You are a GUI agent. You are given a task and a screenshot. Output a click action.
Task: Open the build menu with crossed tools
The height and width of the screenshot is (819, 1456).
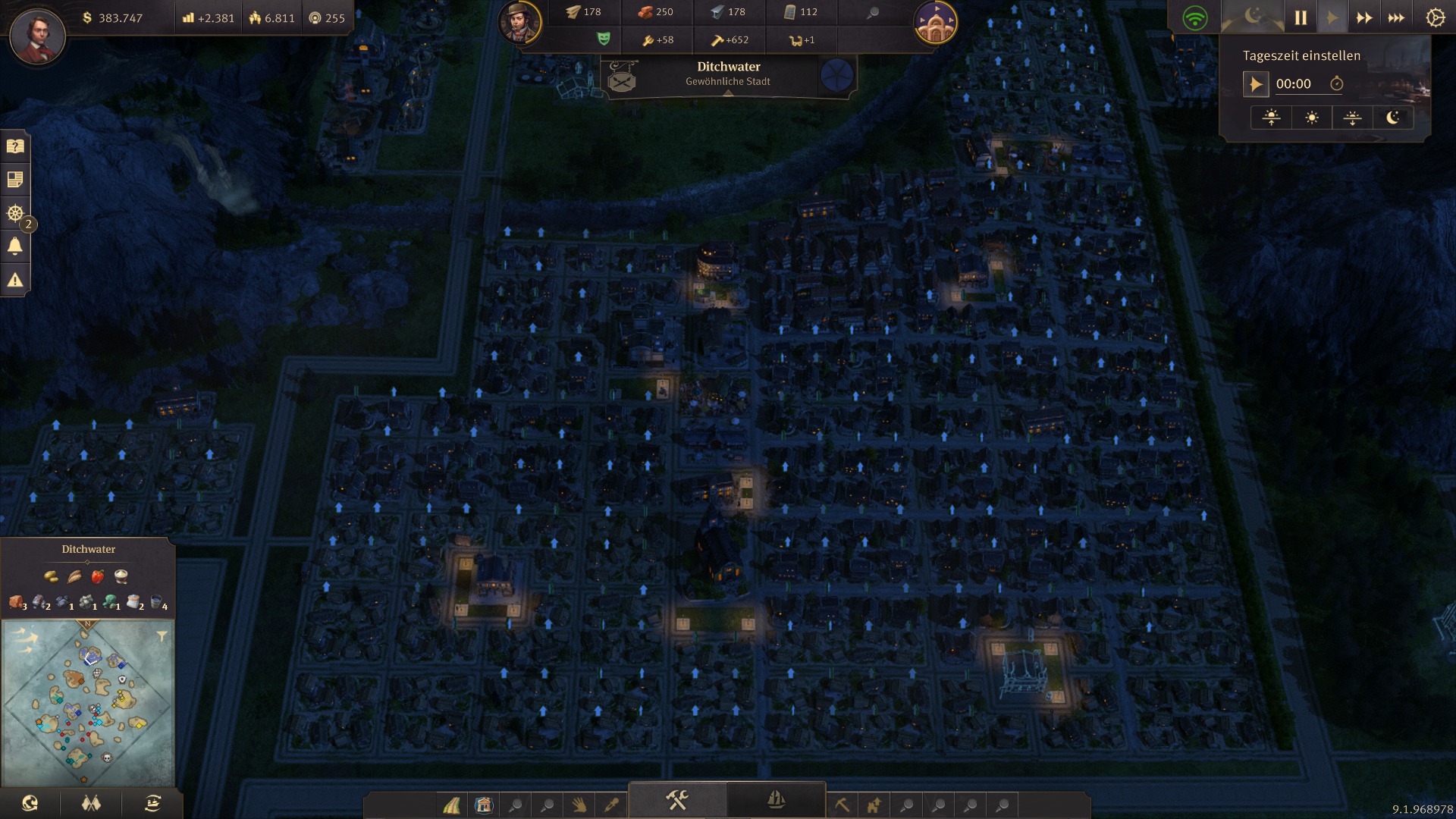click(676, 800)
